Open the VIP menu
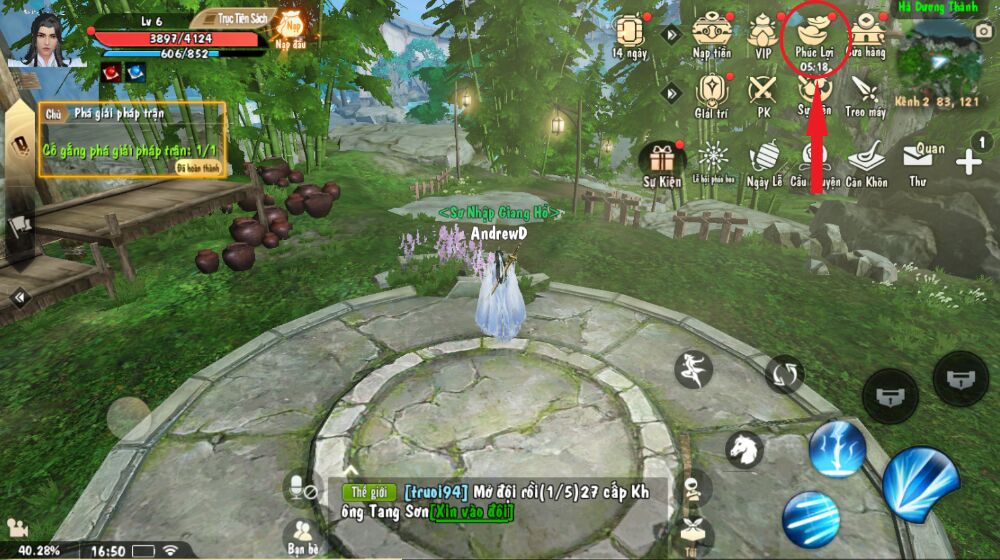This screenshot has height=560, width=1000. pos(764,35)
